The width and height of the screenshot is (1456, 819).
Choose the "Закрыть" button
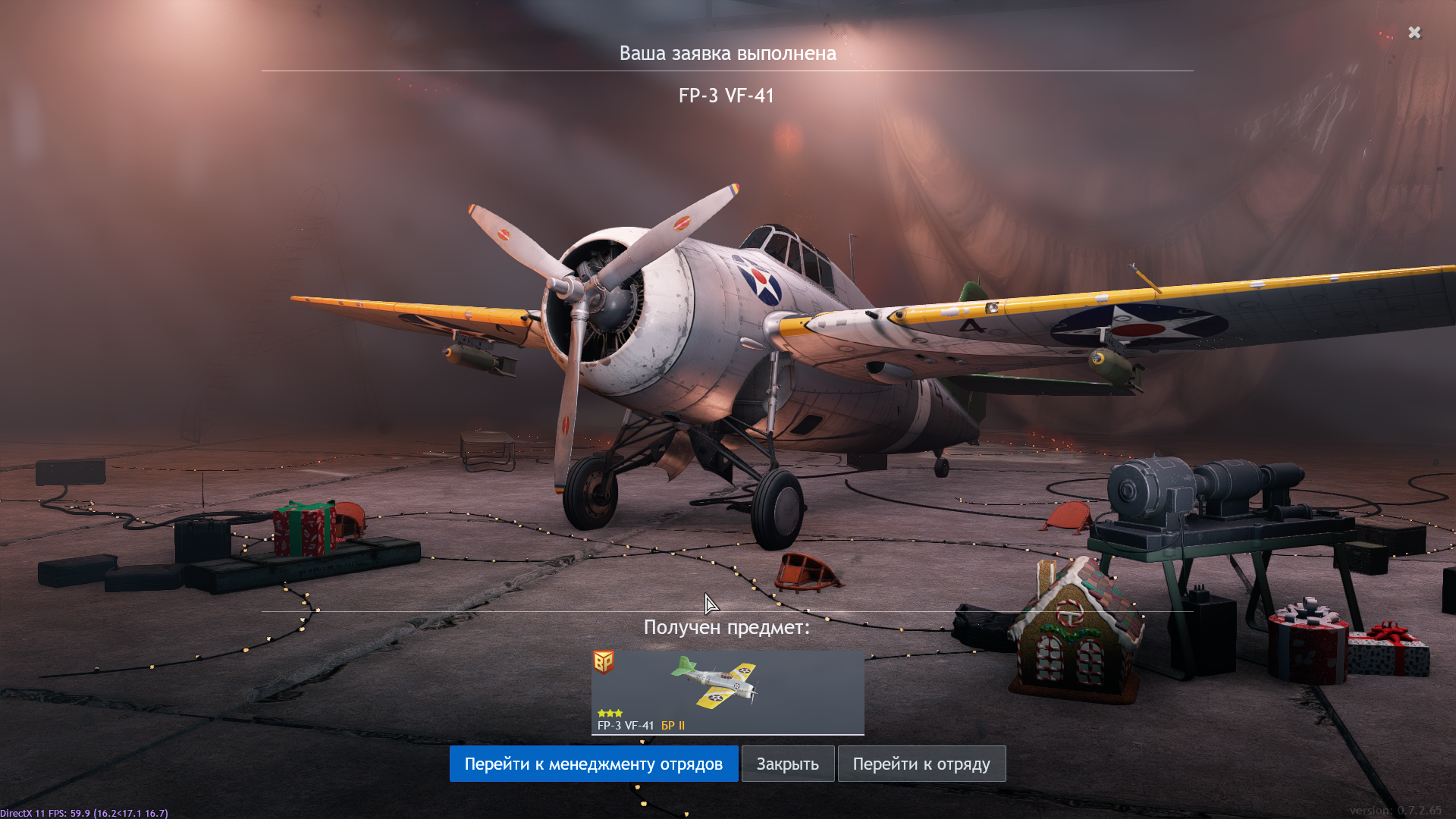point(787,764)
